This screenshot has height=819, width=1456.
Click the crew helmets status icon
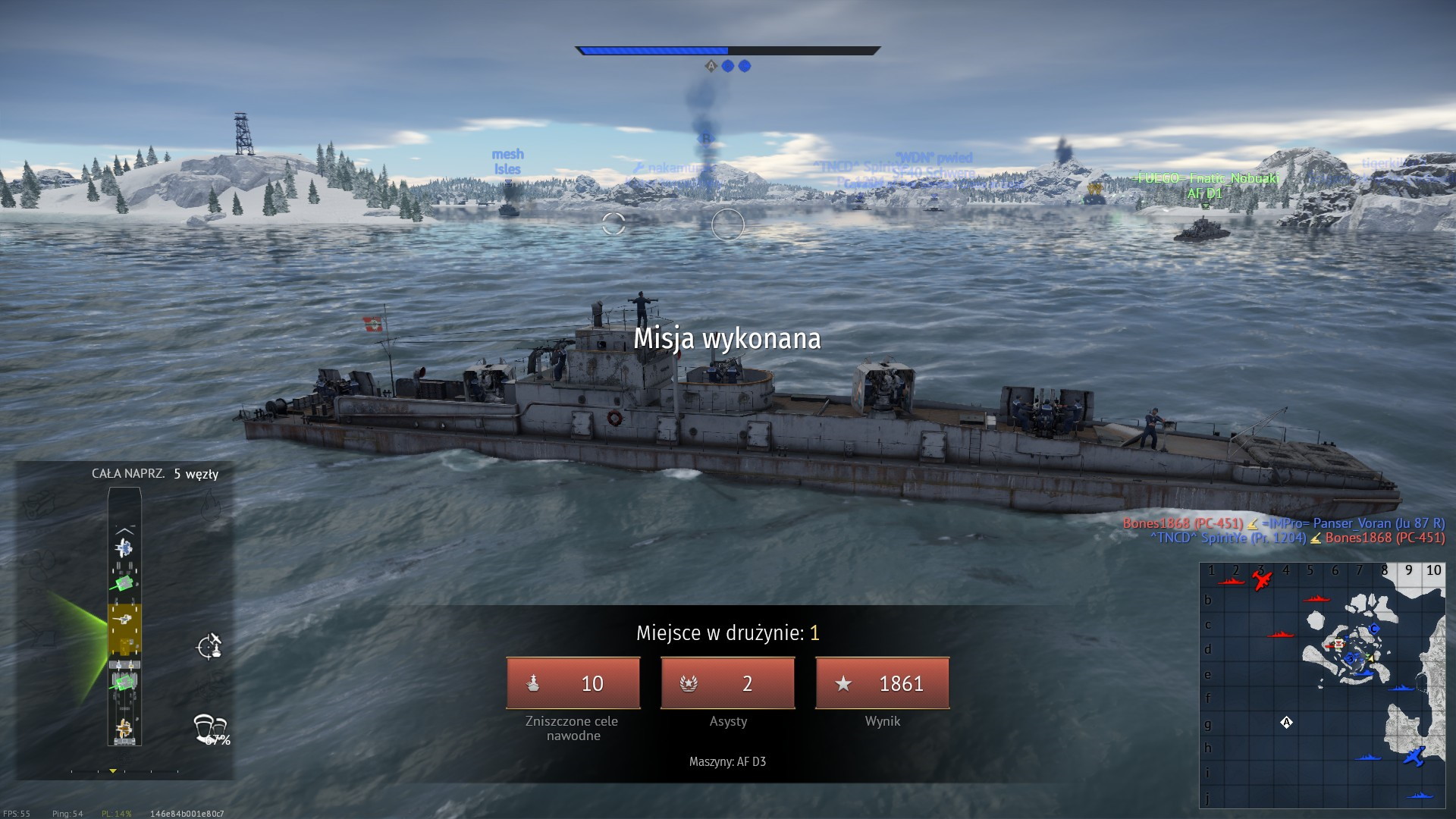(x=210, y=728)
